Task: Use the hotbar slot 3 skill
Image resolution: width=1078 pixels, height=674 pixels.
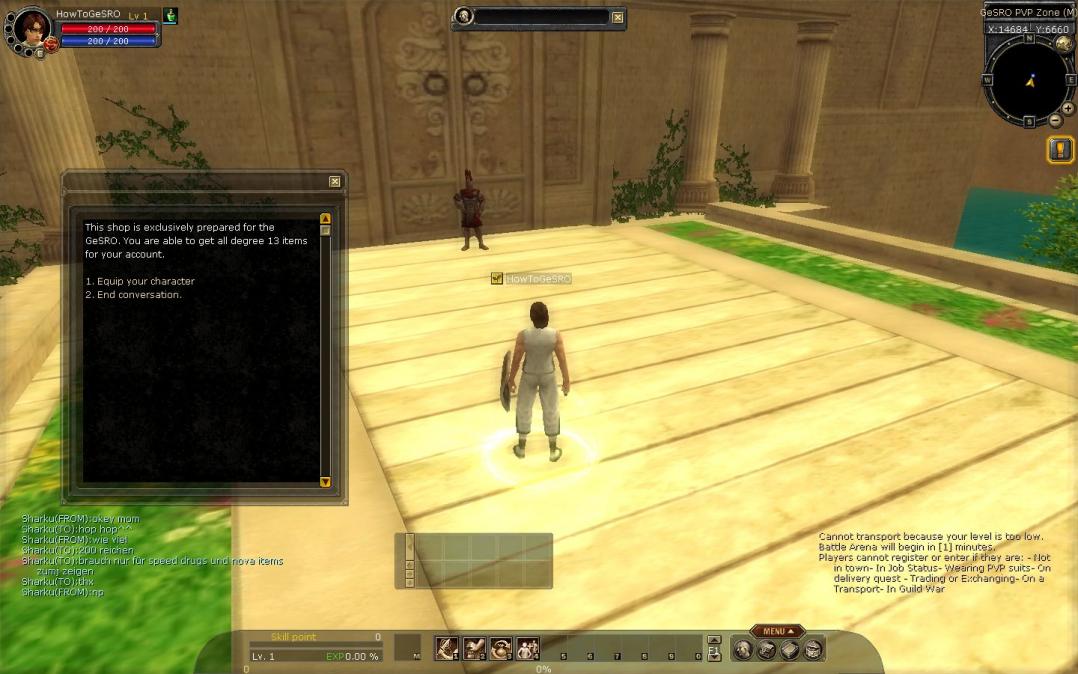Action: tap(500, 648)
